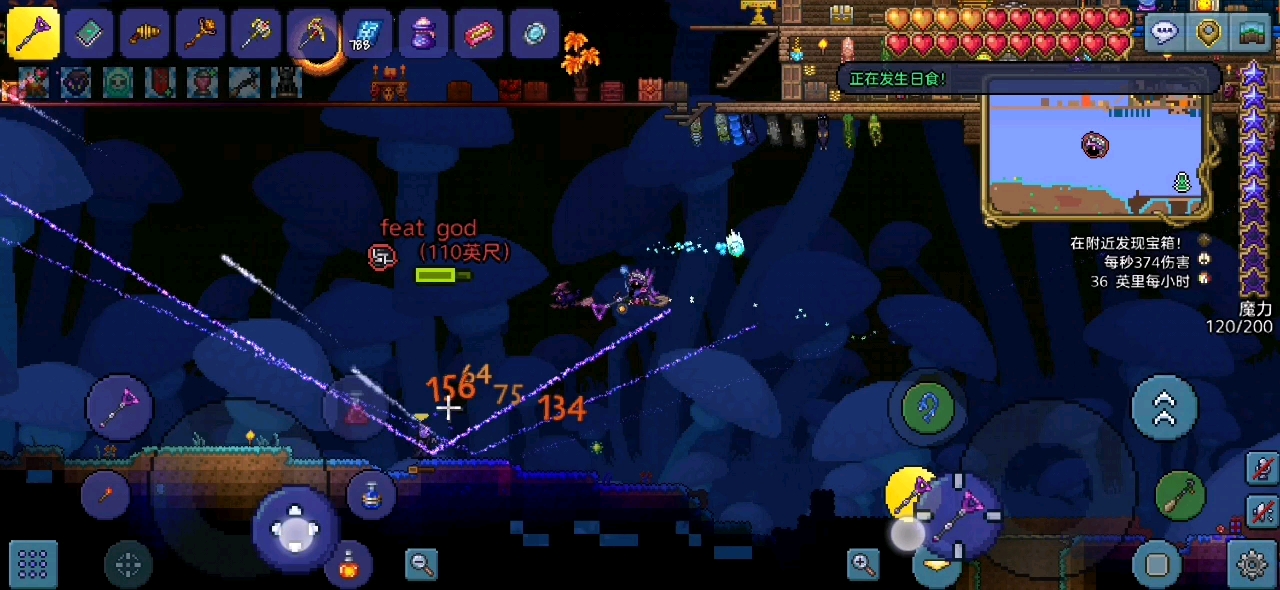
Task: Activate the green grappling hook button
Action: pyautogui.click(x=928, y=407)
